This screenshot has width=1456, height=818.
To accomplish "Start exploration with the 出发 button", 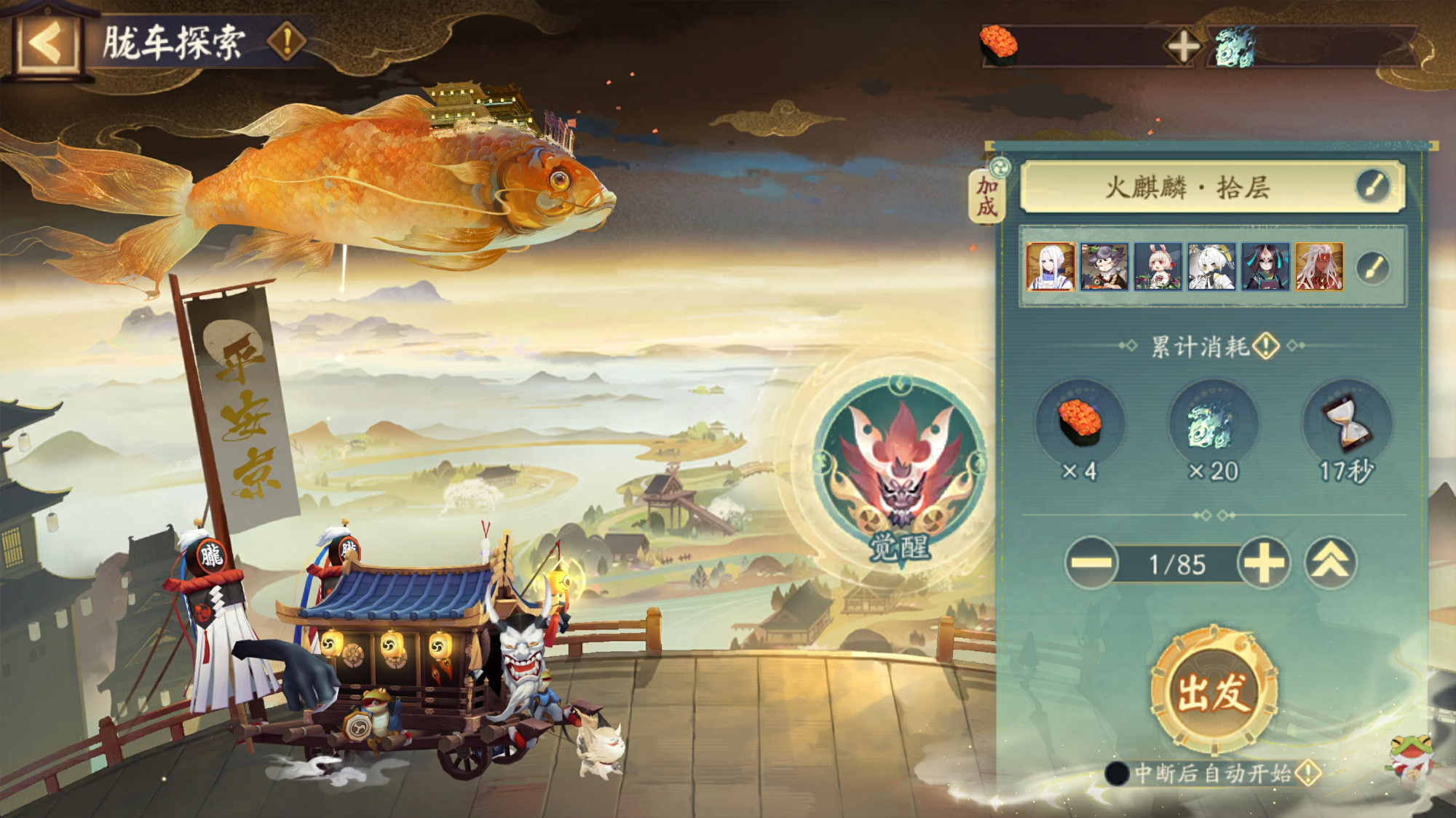I will click(x=1213, y=691).
